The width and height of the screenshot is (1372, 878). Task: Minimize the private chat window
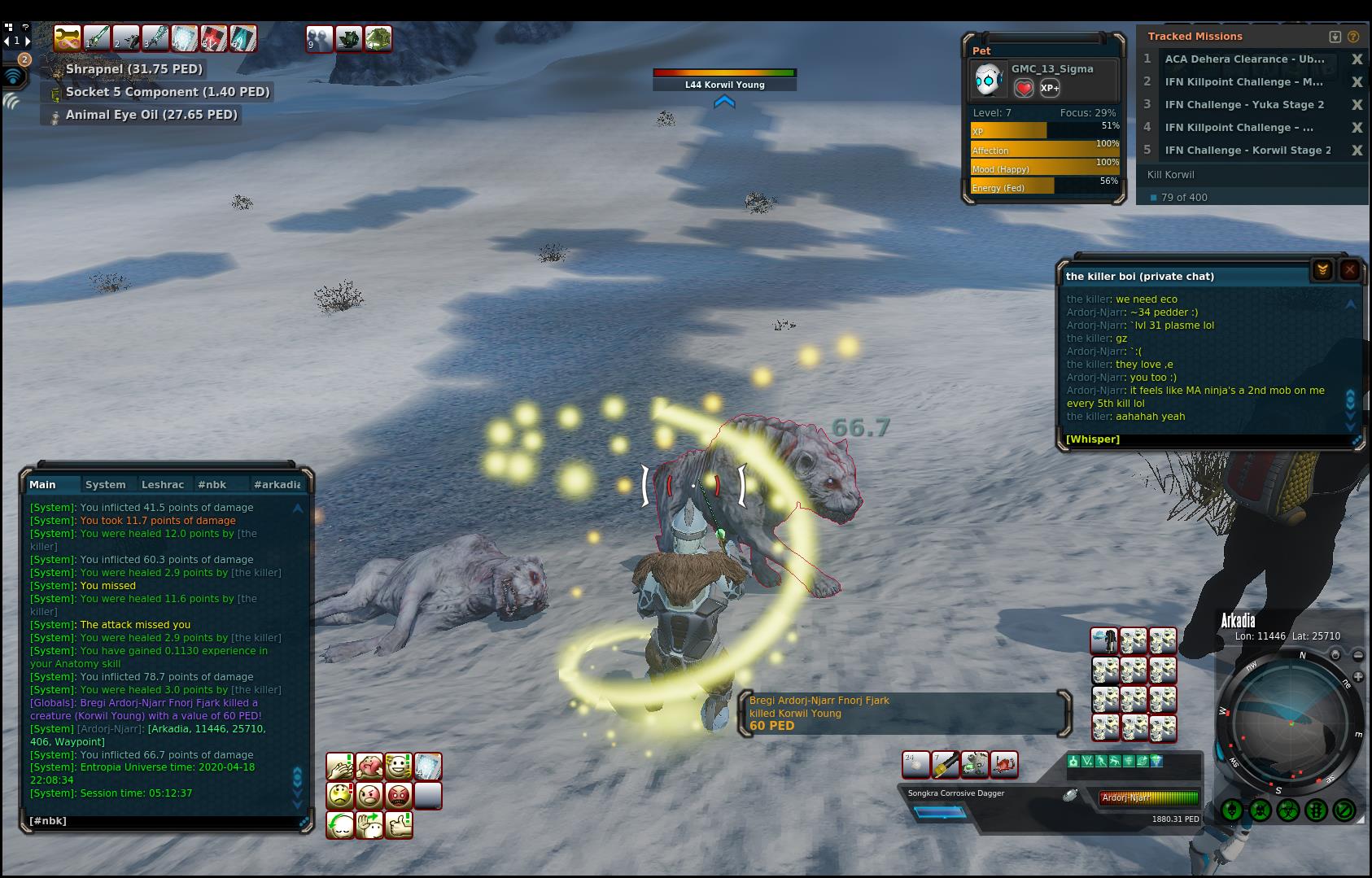pos(1322,270)
